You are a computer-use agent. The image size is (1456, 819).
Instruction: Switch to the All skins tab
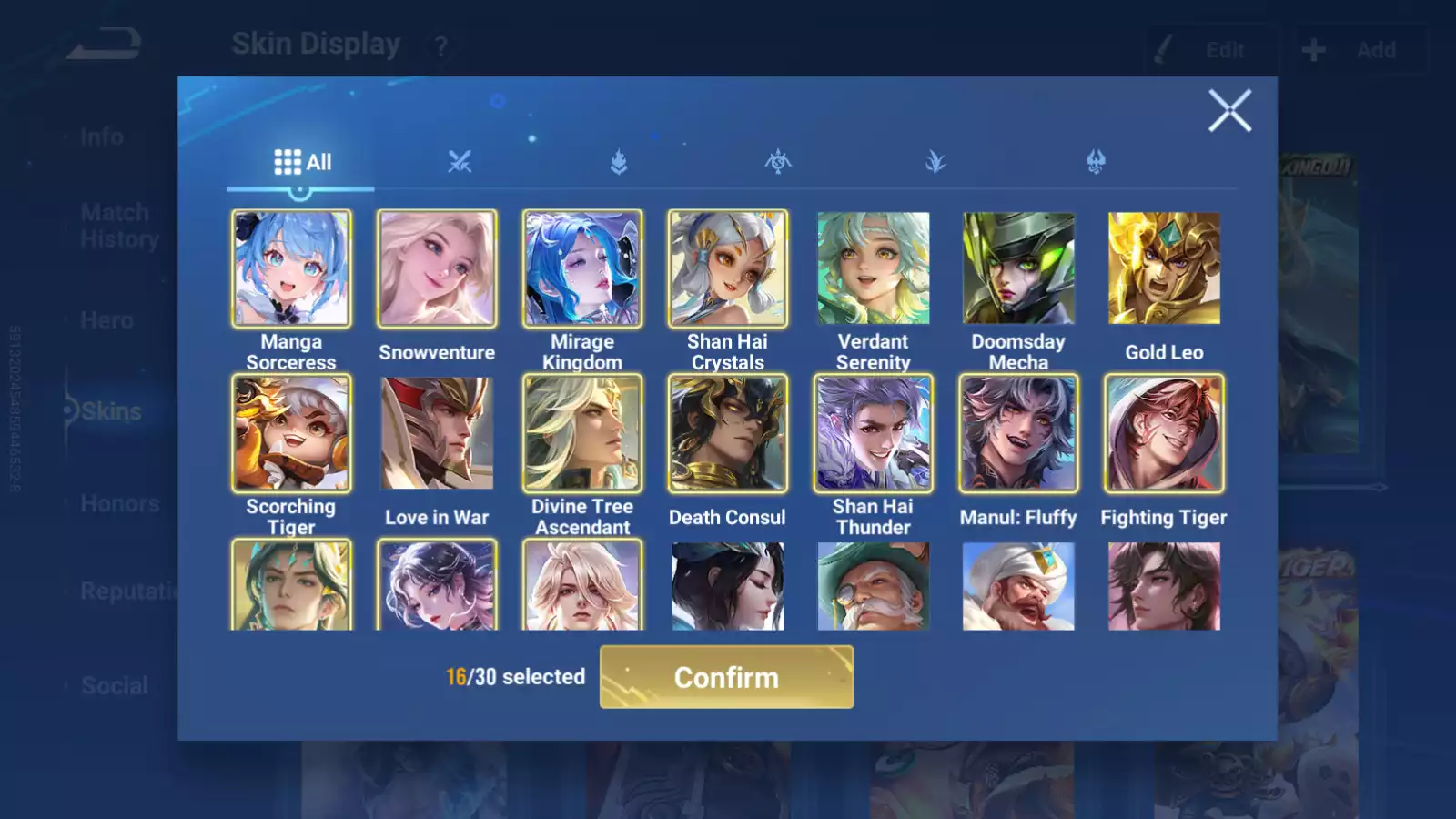[x=302, y=163]
